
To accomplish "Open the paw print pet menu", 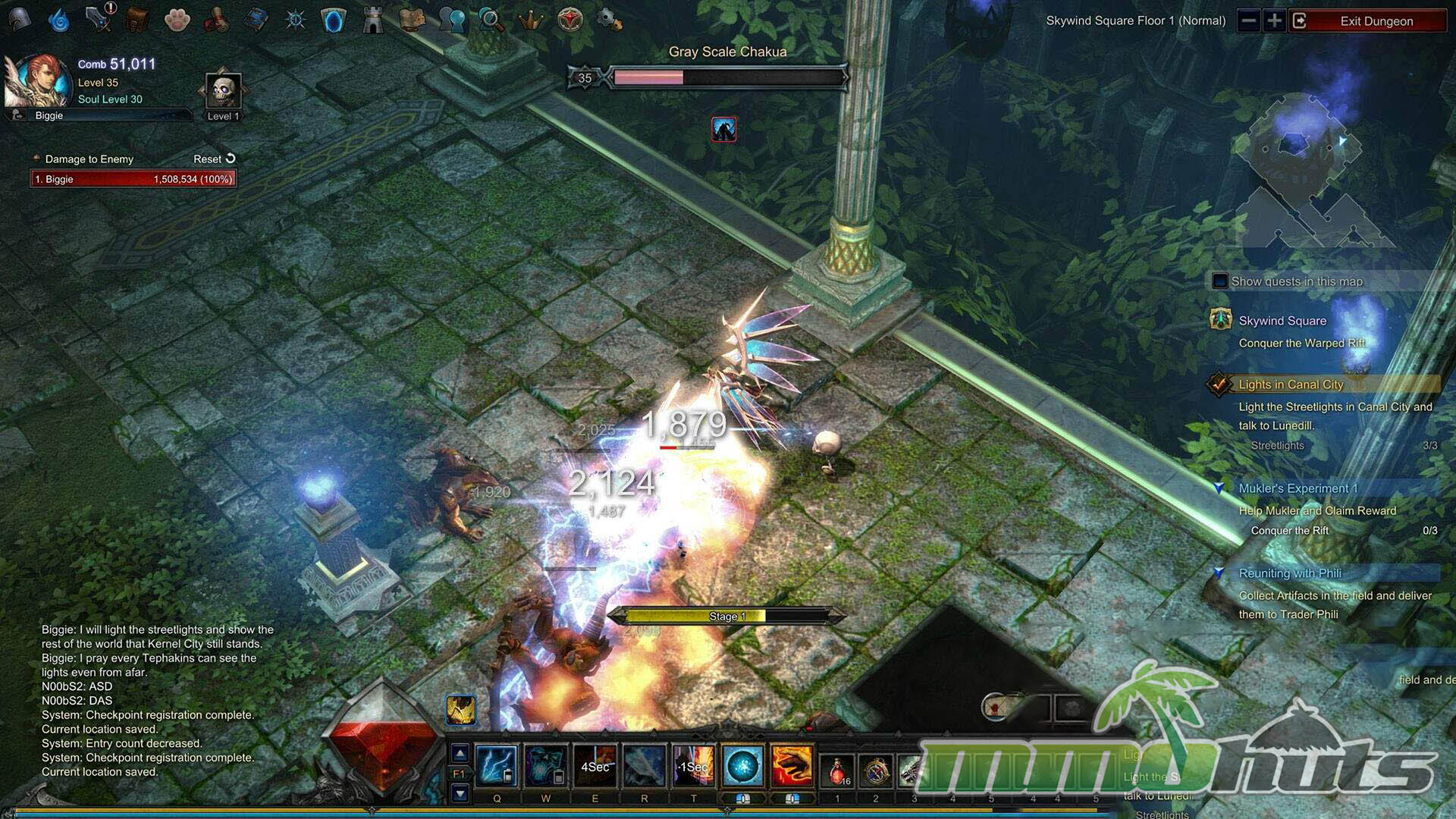I will pos(177,20).
